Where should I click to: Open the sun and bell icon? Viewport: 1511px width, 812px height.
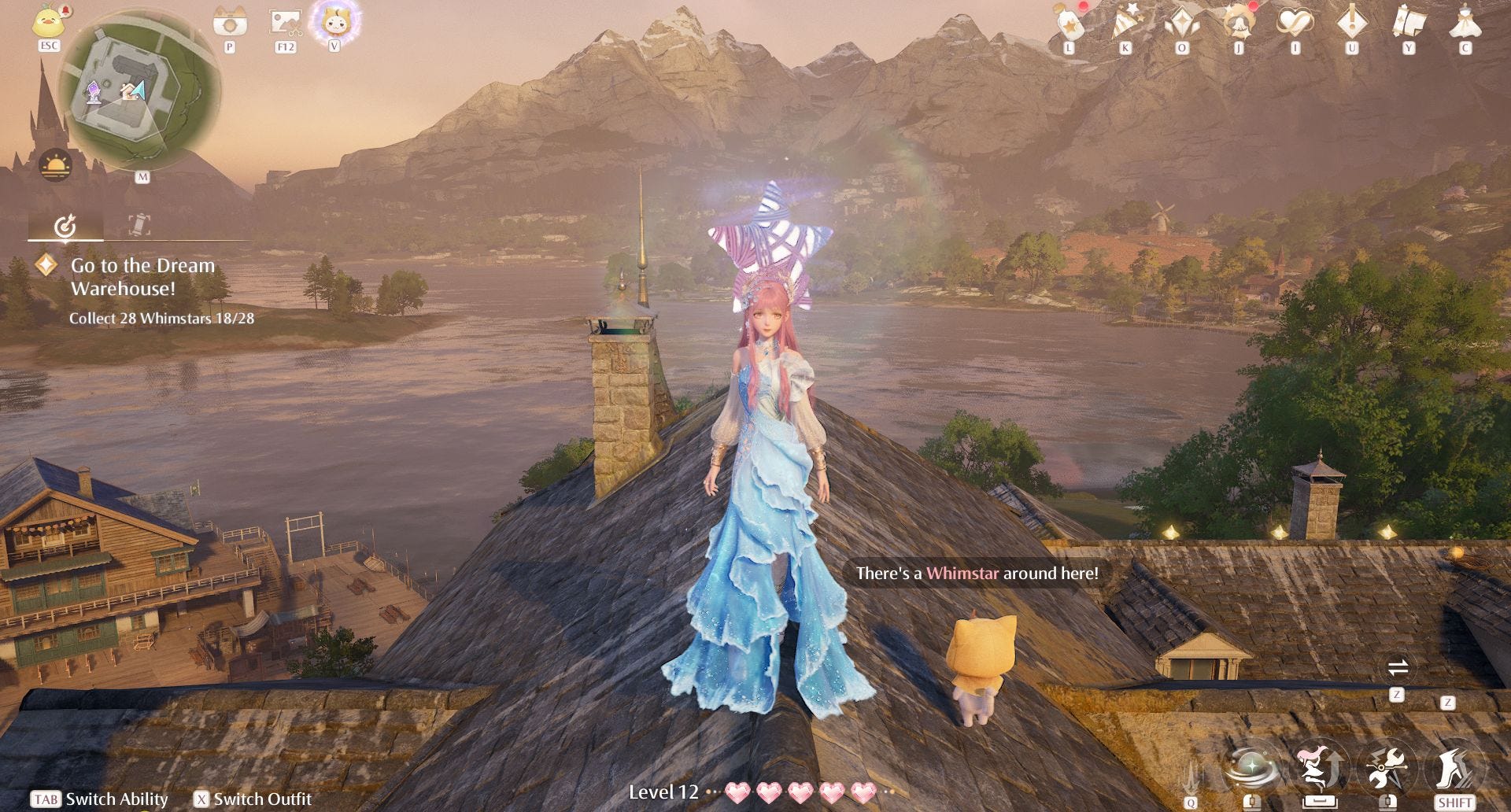coord(1239,24)
